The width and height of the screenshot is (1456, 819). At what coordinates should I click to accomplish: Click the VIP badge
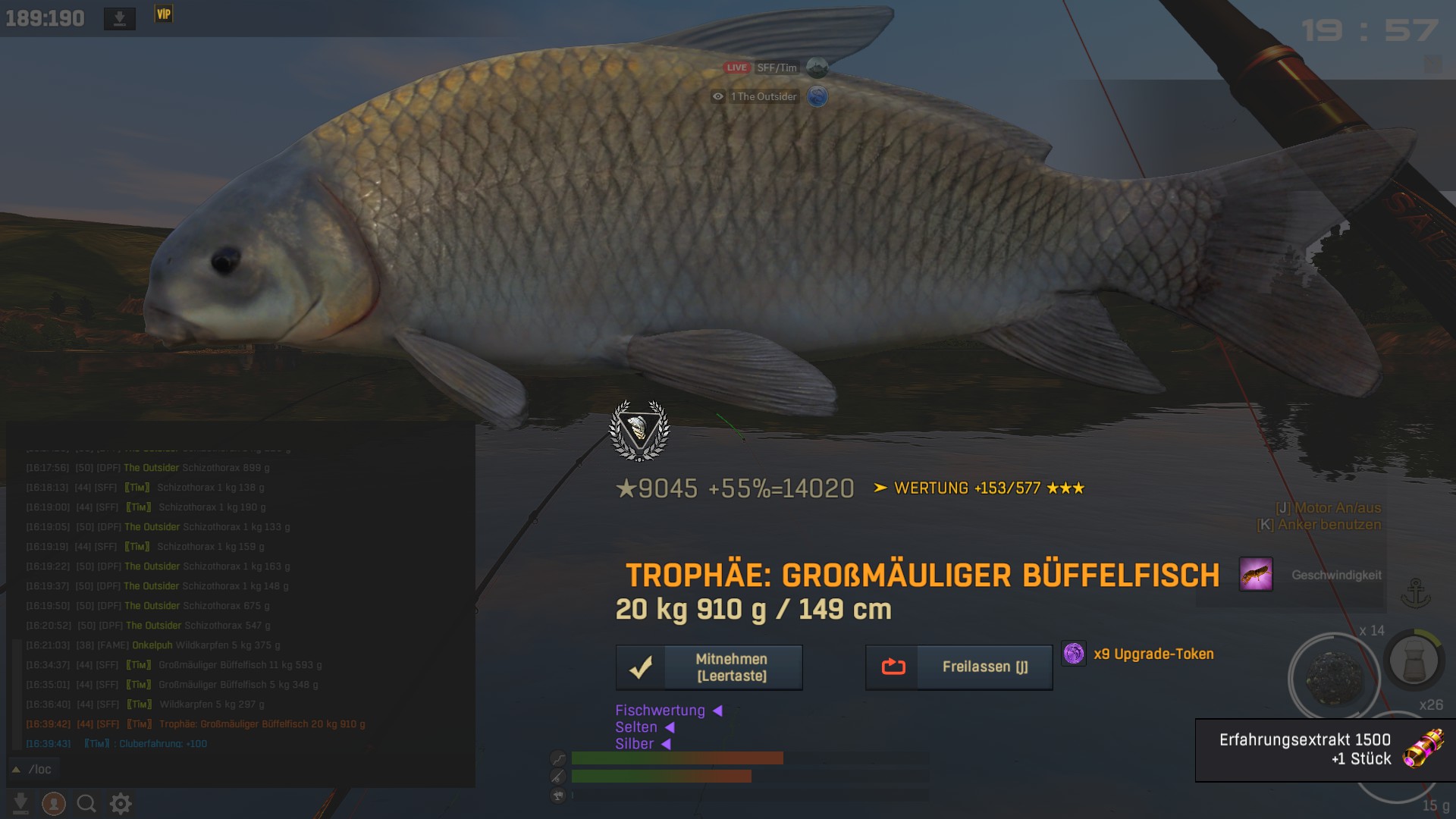point(164,14)
